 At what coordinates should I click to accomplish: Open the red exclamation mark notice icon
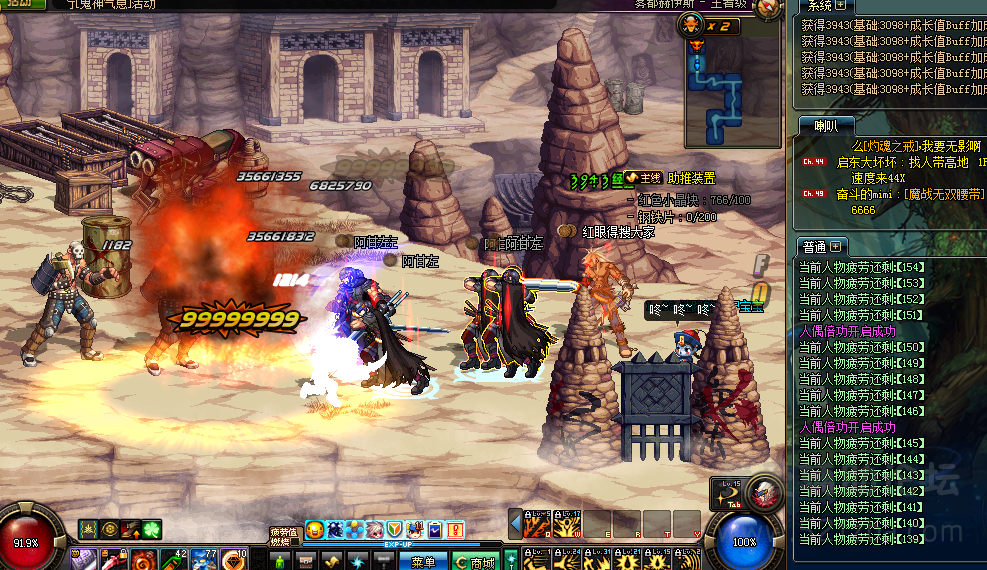455,529
